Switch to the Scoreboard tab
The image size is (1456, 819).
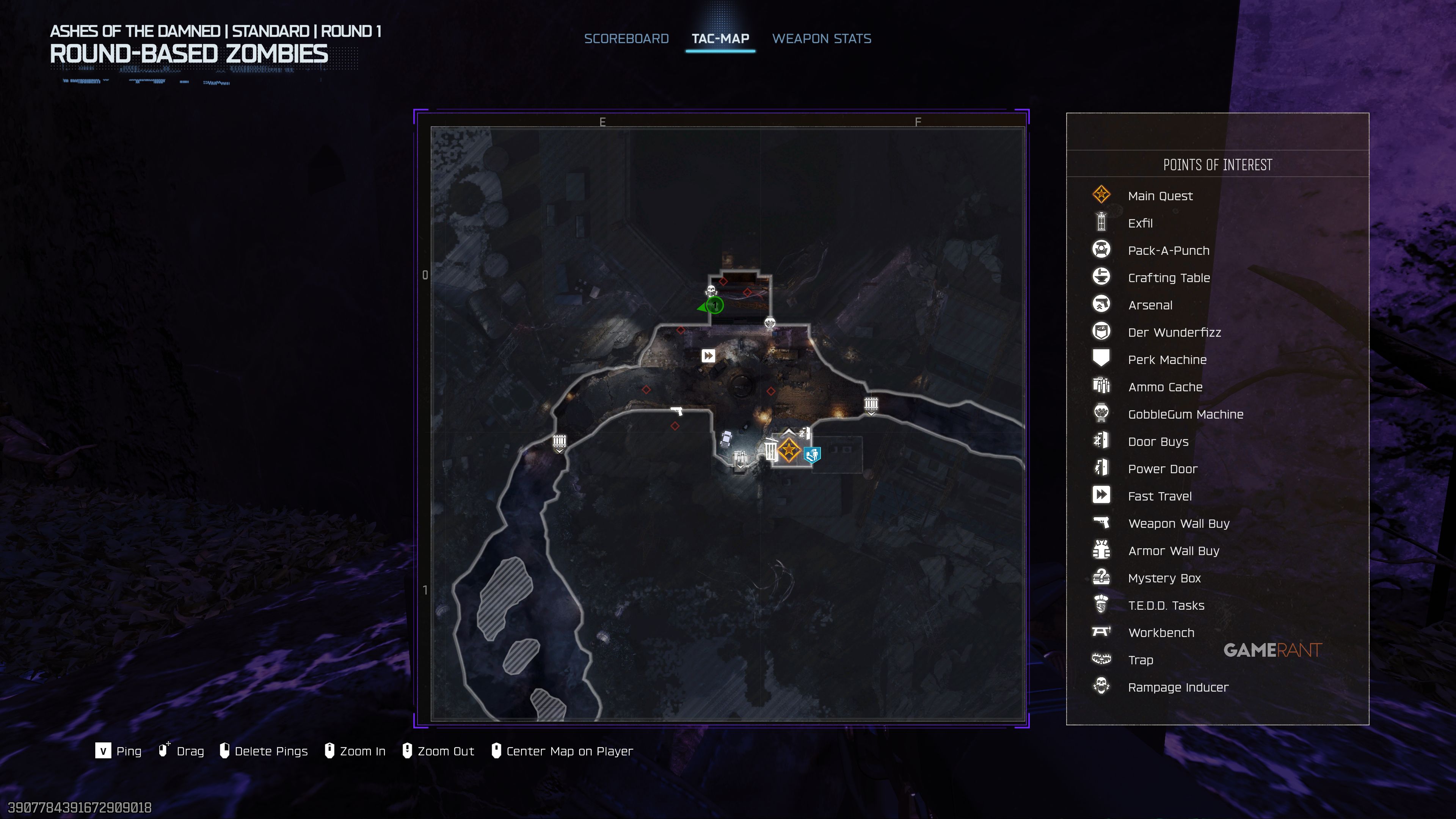point(626,38)
